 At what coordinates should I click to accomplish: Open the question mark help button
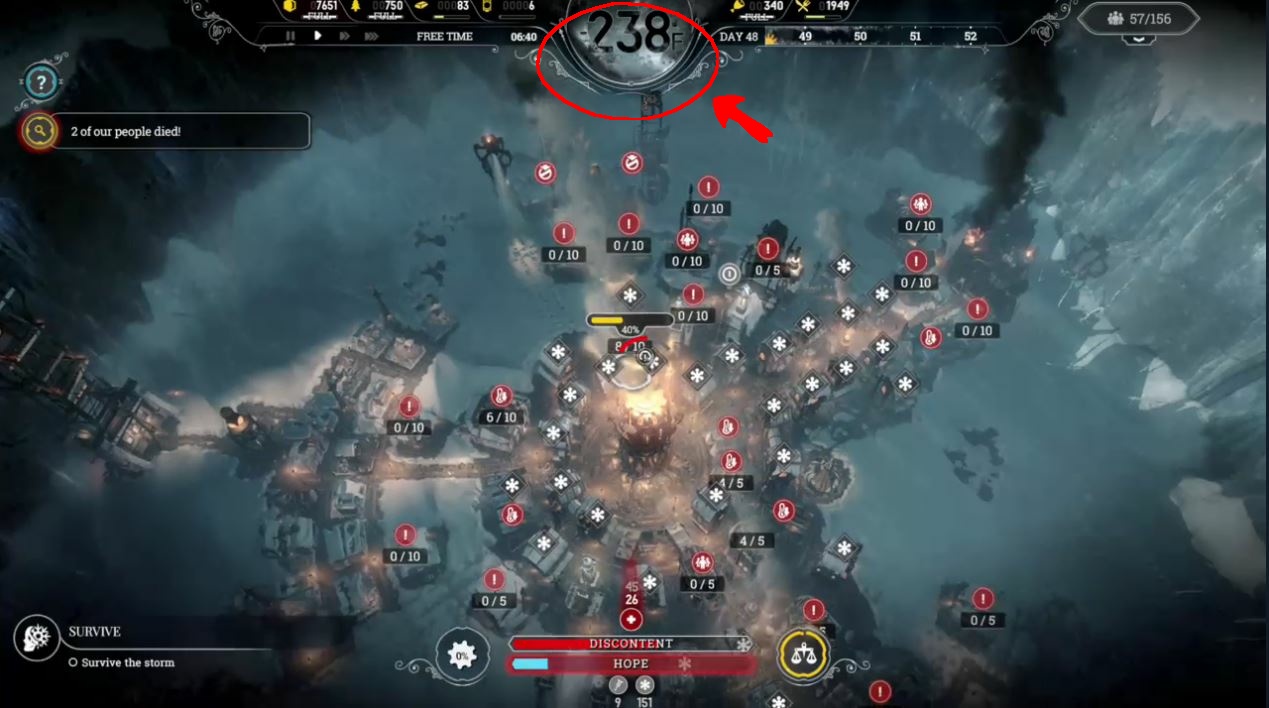[x=40, y=83]
